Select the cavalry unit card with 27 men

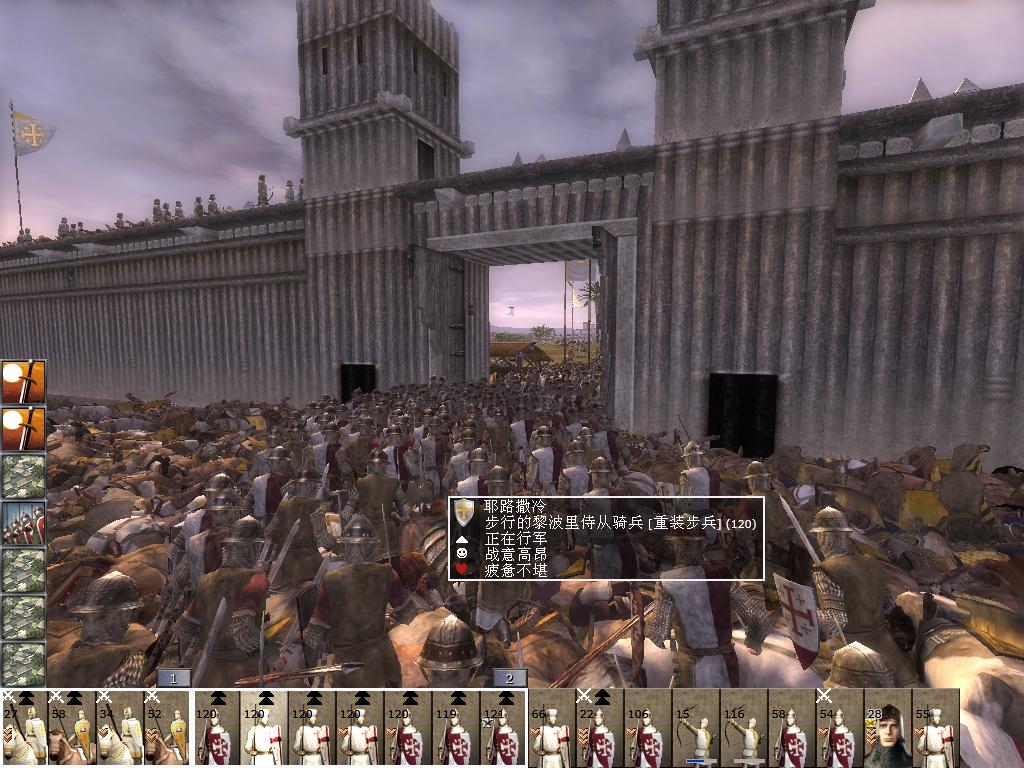point(24,728)
